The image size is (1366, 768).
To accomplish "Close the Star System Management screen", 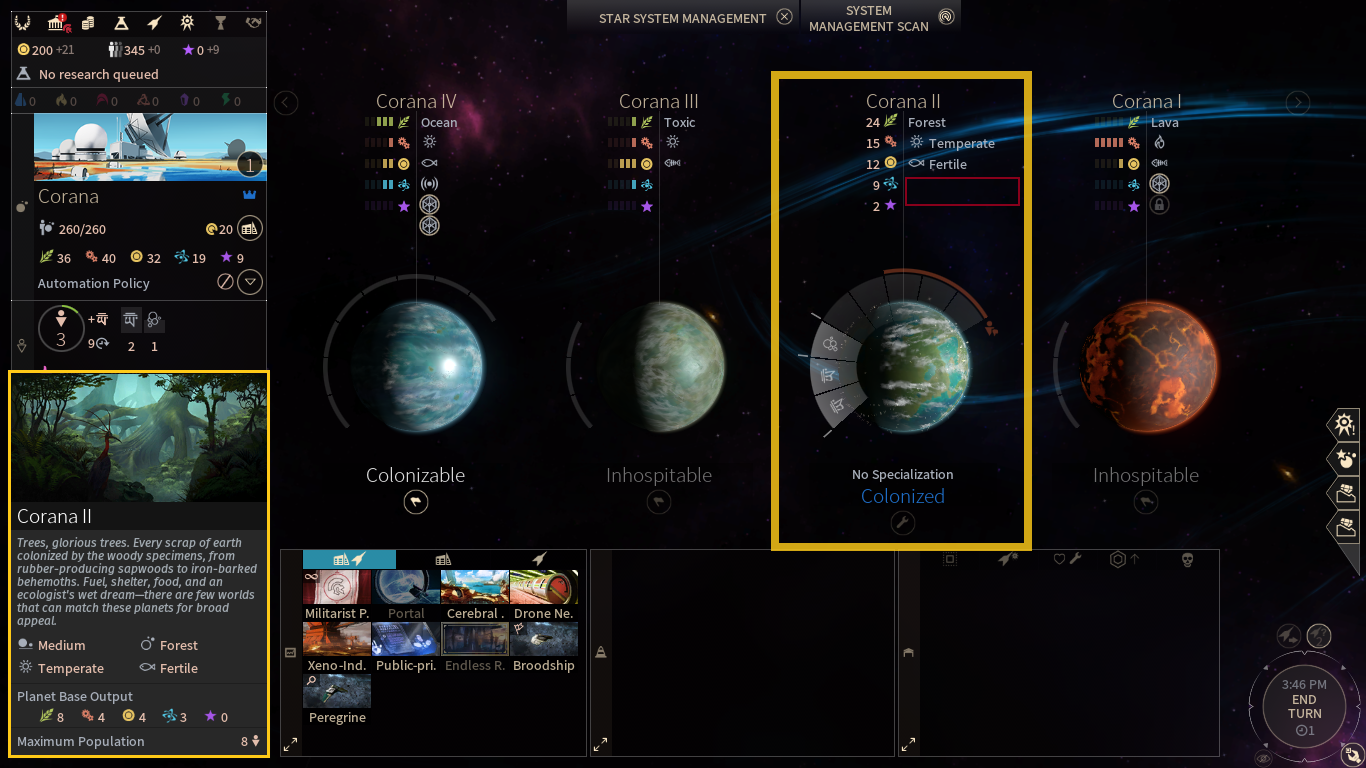I will pyautogui.click(x=785, y=17).
